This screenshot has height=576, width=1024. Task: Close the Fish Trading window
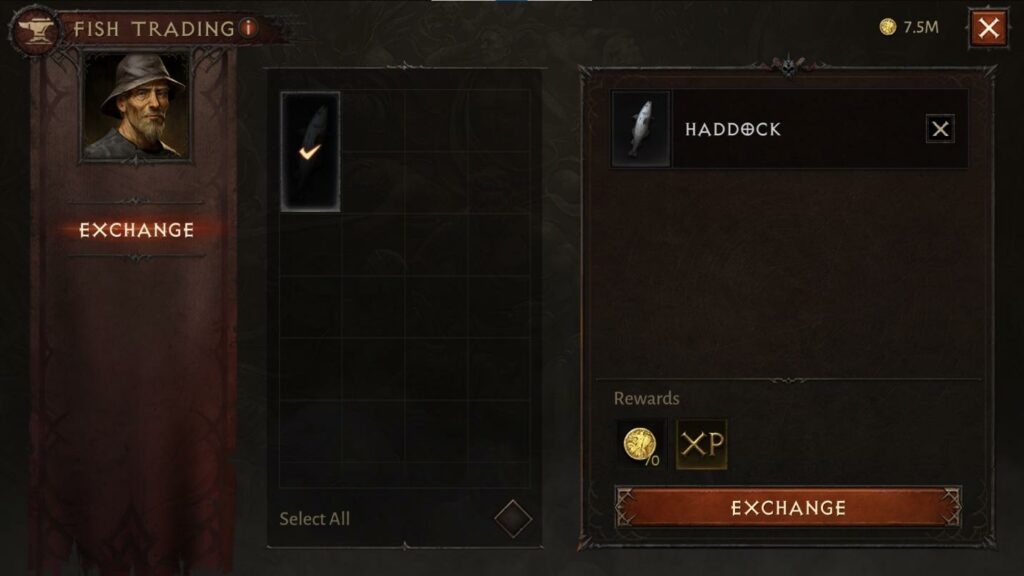coord(988,28)
